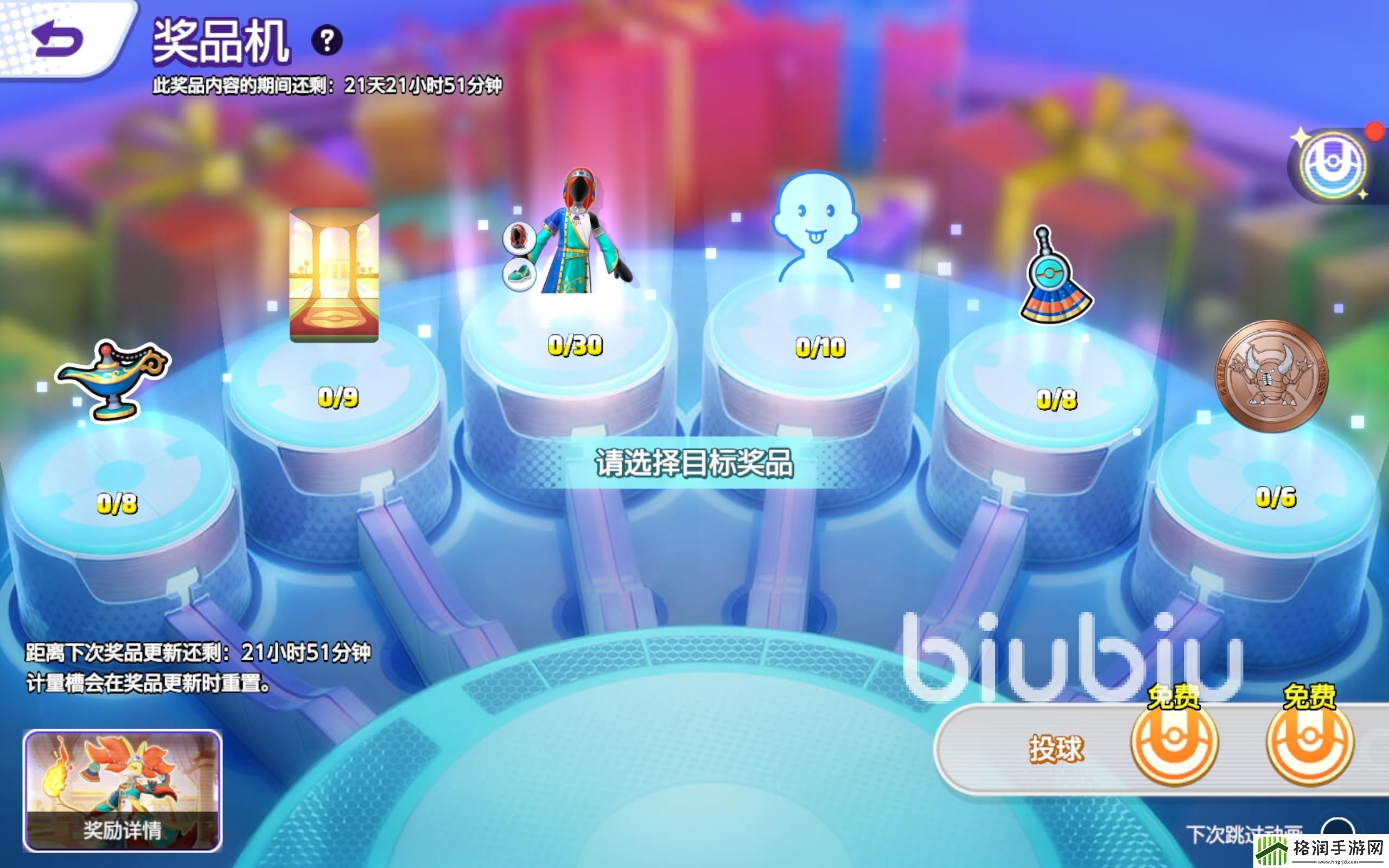Choose the golden hall background card prize
The image size is (1389, 868).
click(334, 276)
